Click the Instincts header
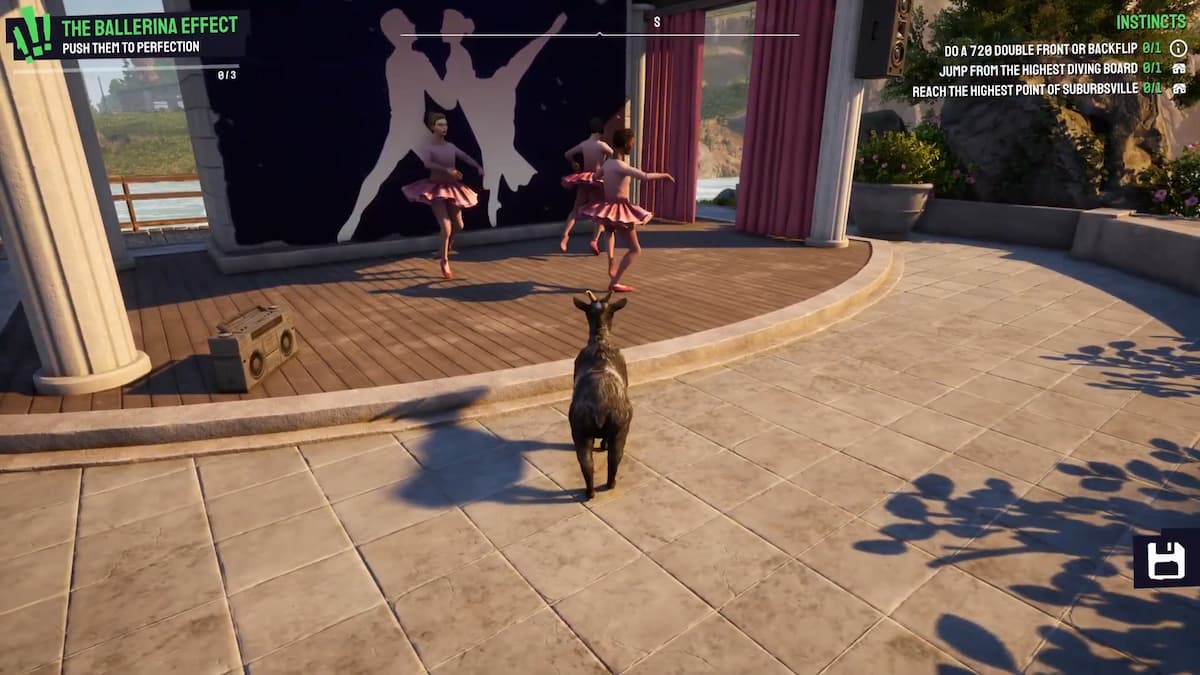Viewport: 1200px width, 675px height. pyautogui.click(x=1151, y=22)
